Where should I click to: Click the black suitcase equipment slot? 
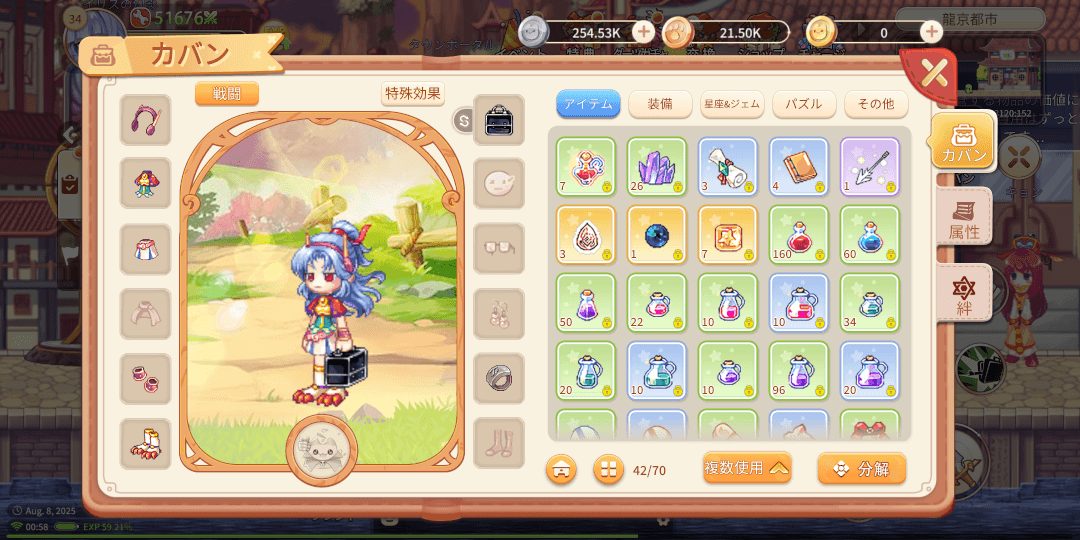[498, 120]
